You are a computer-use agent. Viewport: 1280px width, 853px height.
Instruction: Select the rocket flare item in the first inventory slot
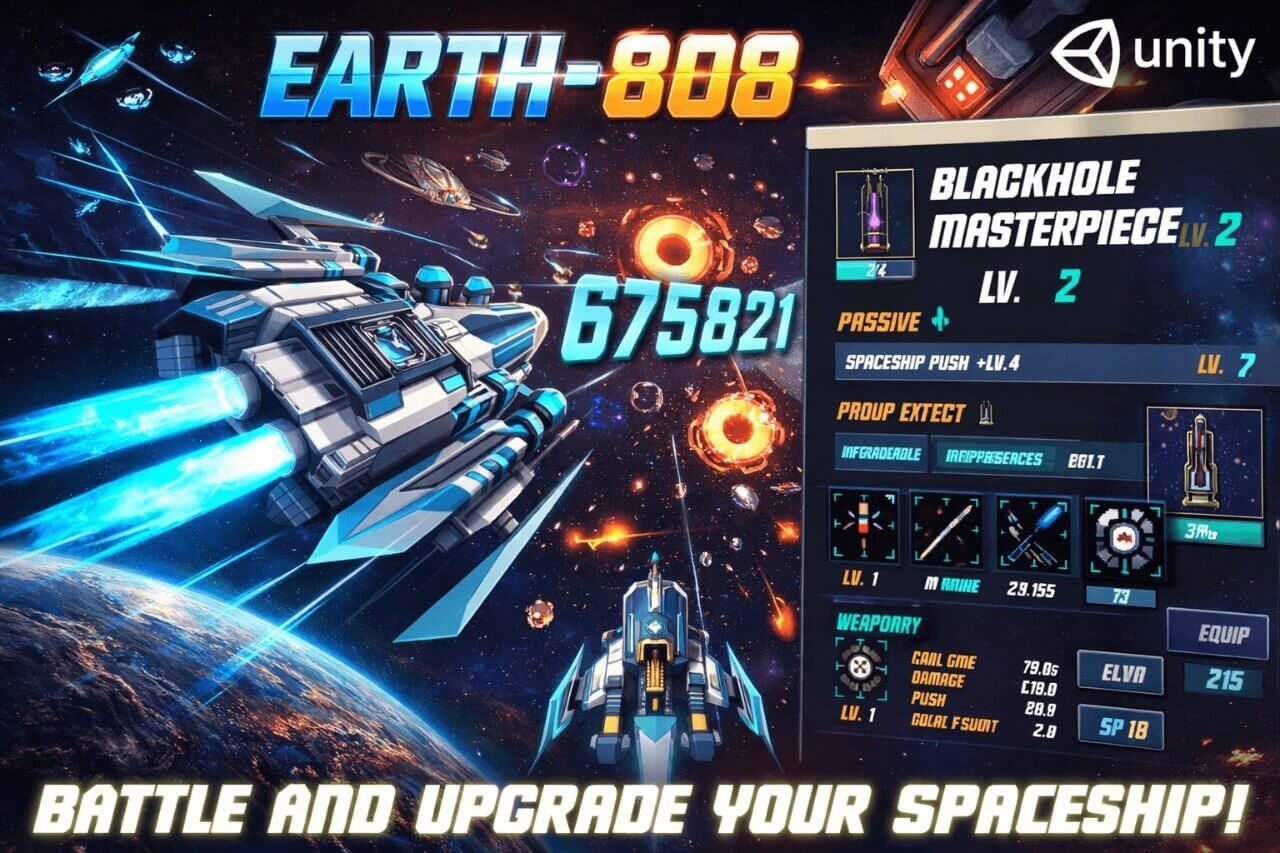[865, 525]
